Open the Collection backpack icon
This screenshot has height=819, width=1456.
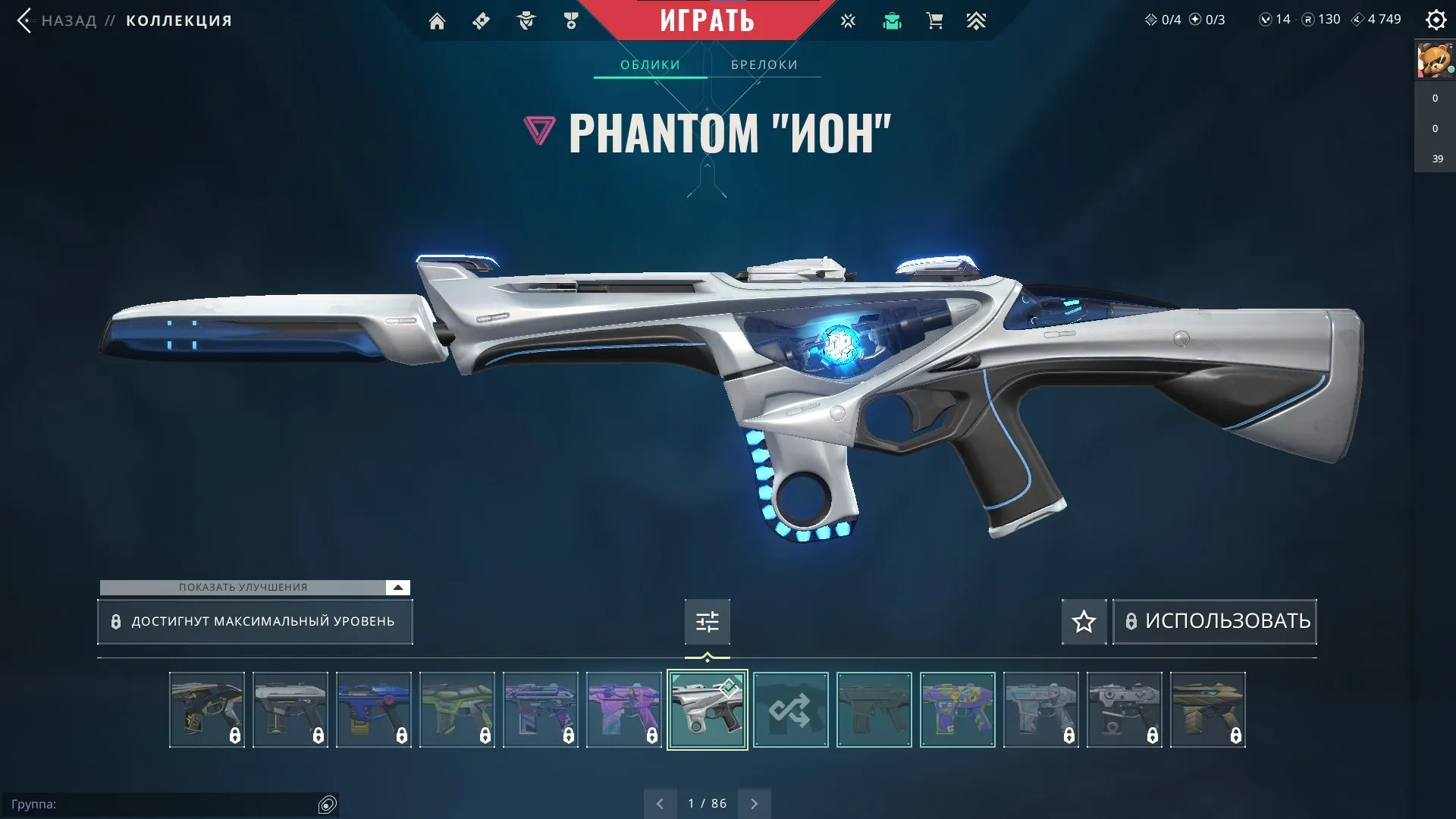tap(893, 20)
